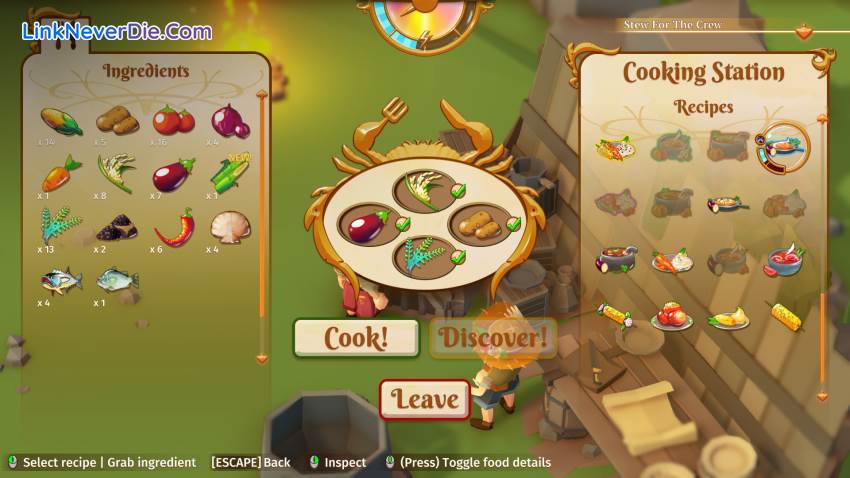Grab the carrot ingredient
This screenshot has height=478, width=850.
tap(60, 173)
